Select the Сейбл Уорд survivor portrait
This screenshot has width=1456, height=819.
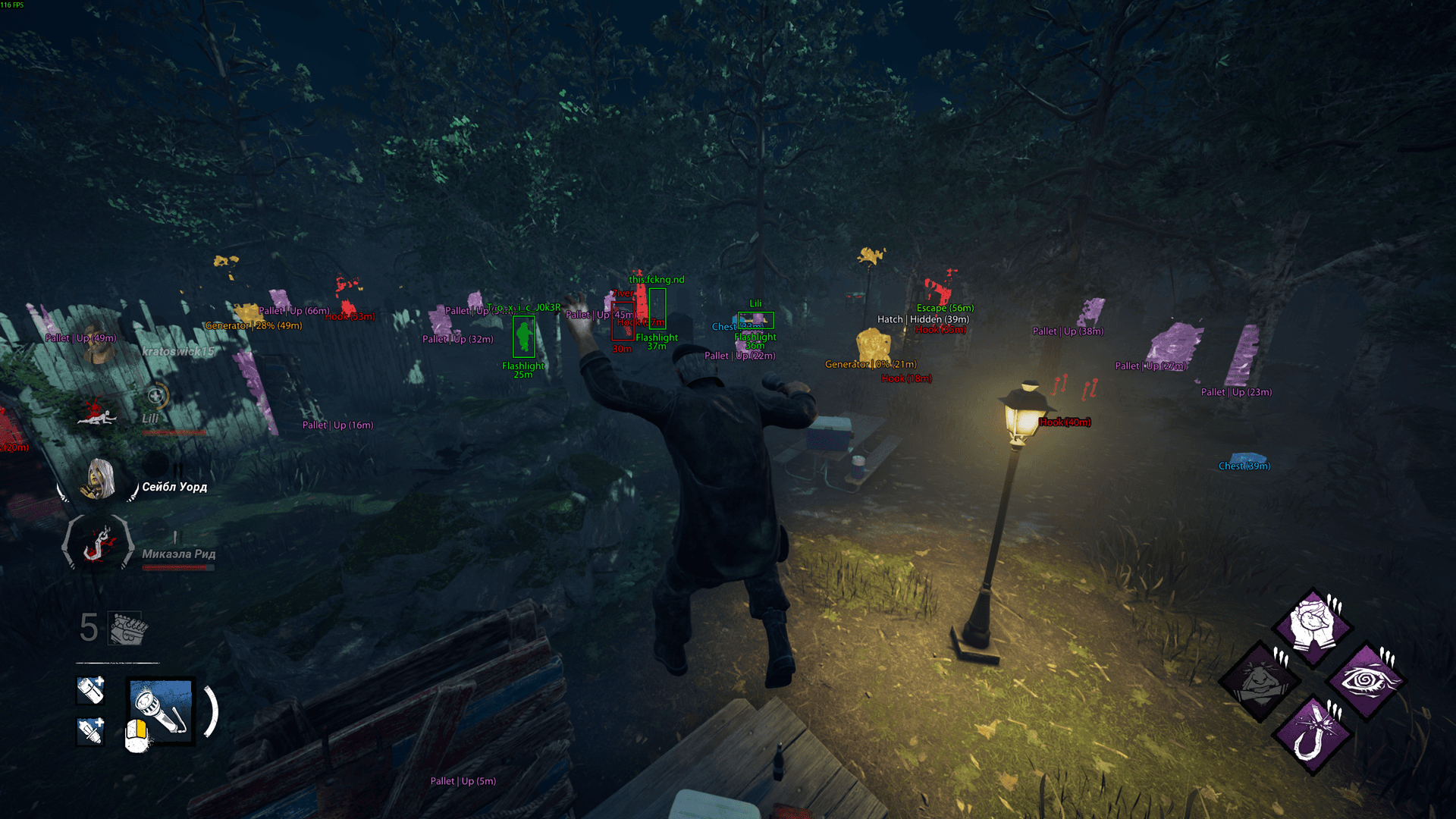pyautogui.click(x=99, y=480)
